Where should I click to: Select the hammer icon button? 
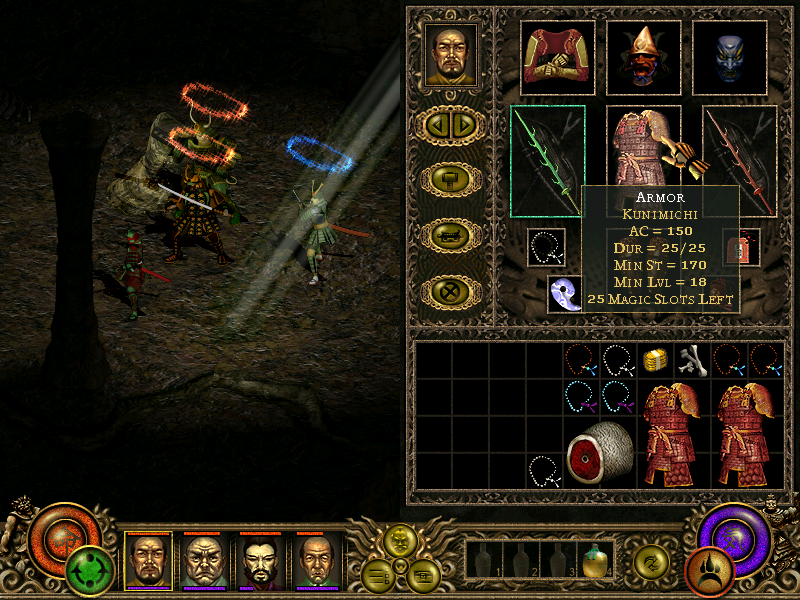(452, 180)
